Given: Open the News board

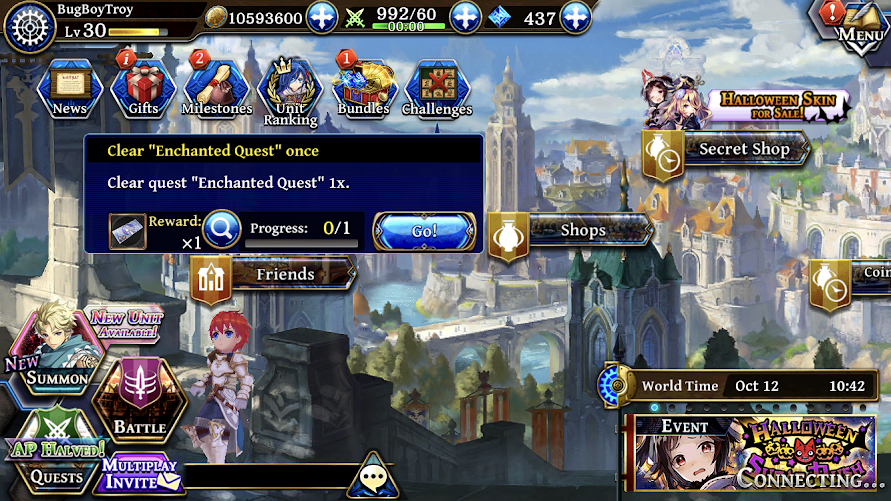Looking at the screenshot, I should click(x=70, y=87).
